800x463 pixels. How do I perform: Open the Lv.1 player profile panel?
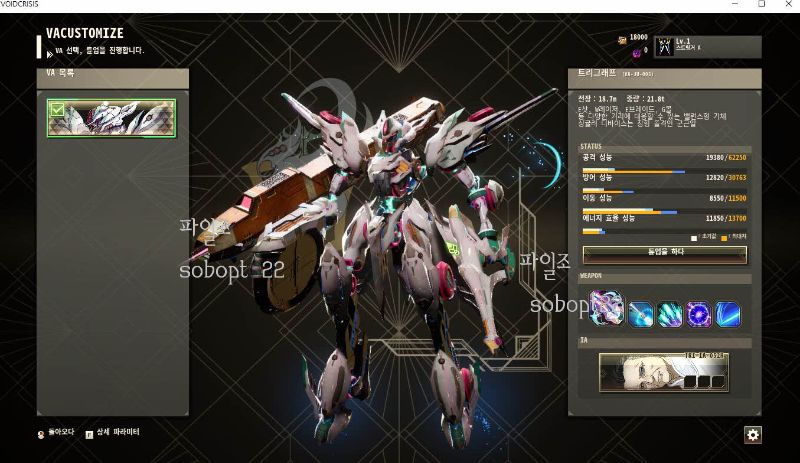(x=707, y=46)
